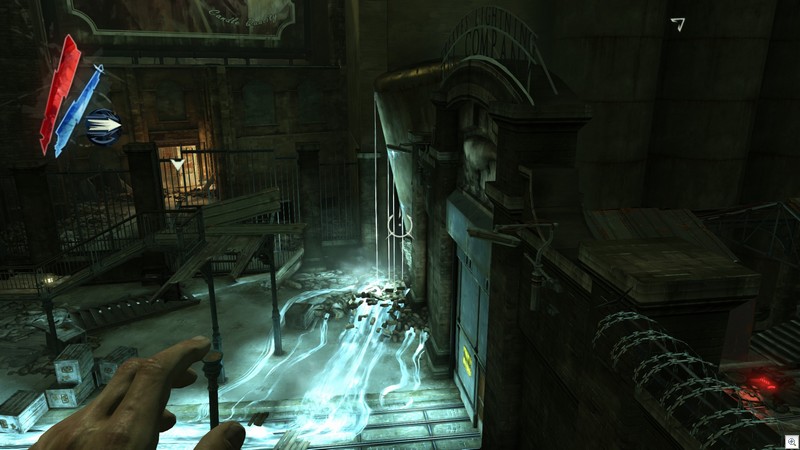Select the equipped Blink power icon
Screen dimensions: 800x450
(104, 125)
